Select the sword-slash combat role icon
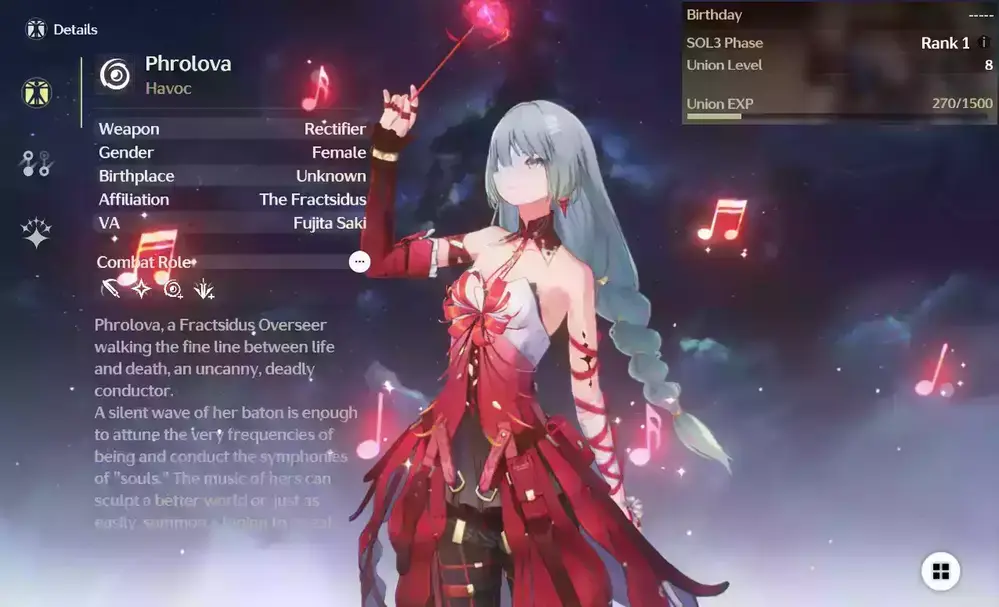 coord(110,290)
